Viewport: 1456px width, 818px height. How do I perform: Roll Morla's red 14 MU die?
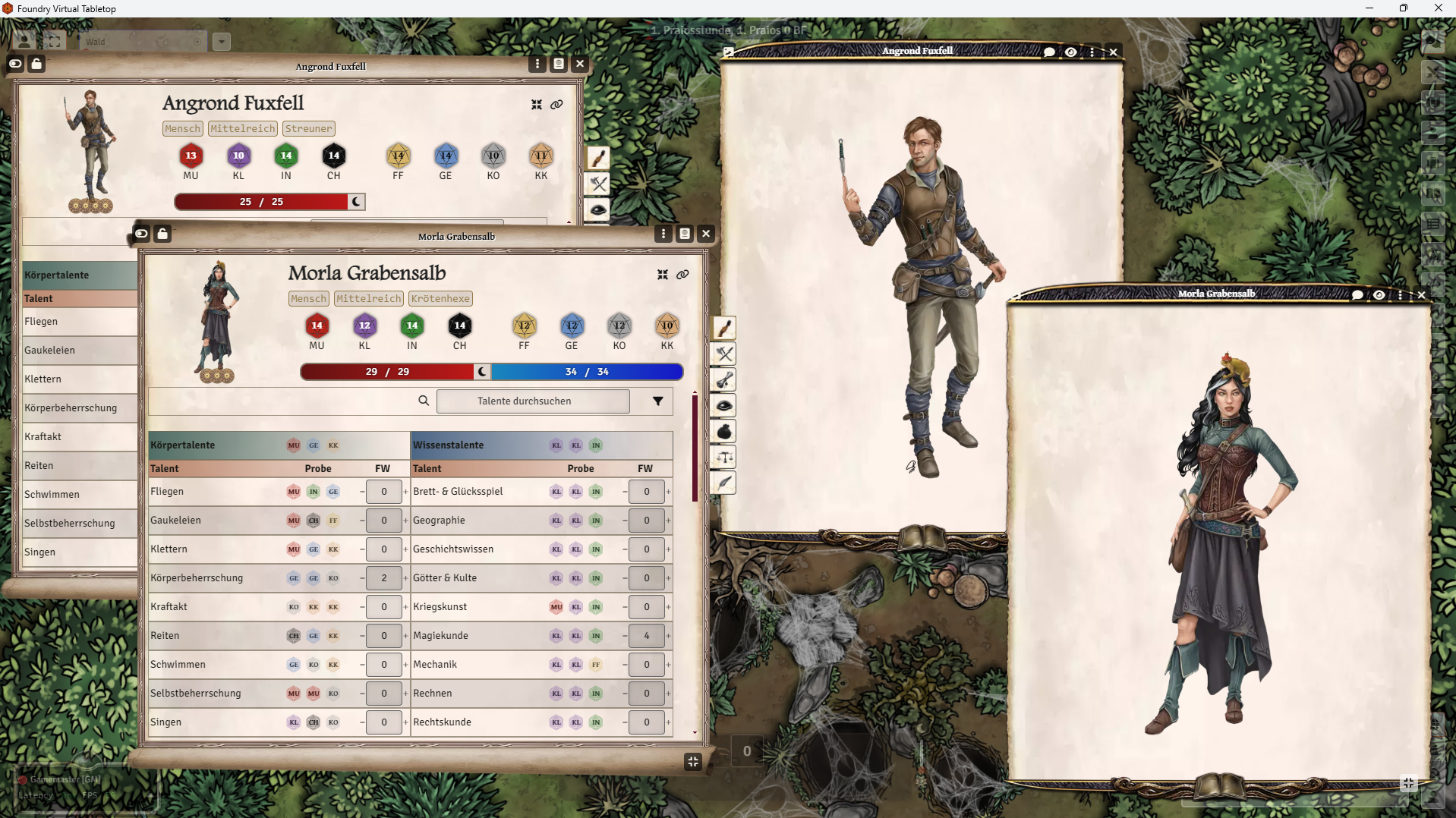(x=317, y=326)
